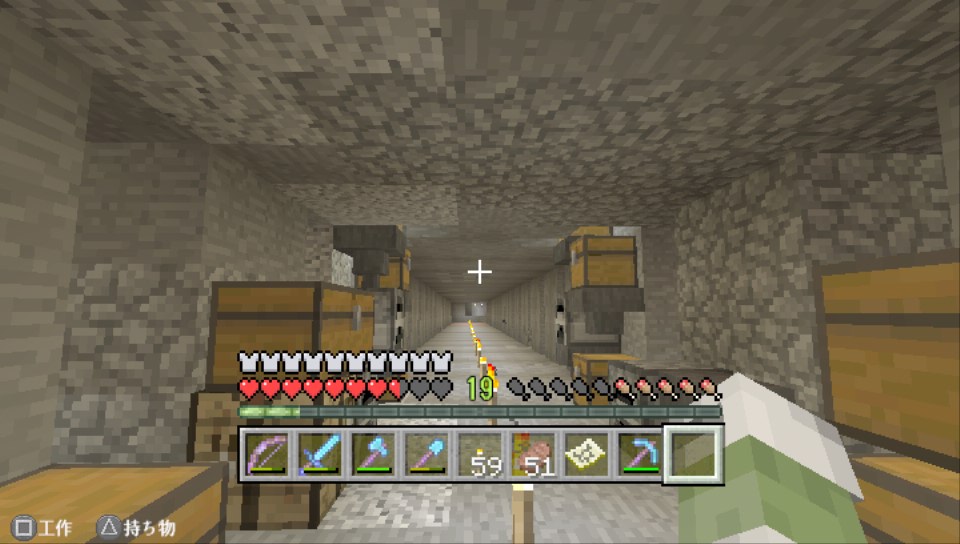The image size is (960, 544).
Task: Select the torch stack of 59
Action: pyautogui.click(x=480, y=455)
